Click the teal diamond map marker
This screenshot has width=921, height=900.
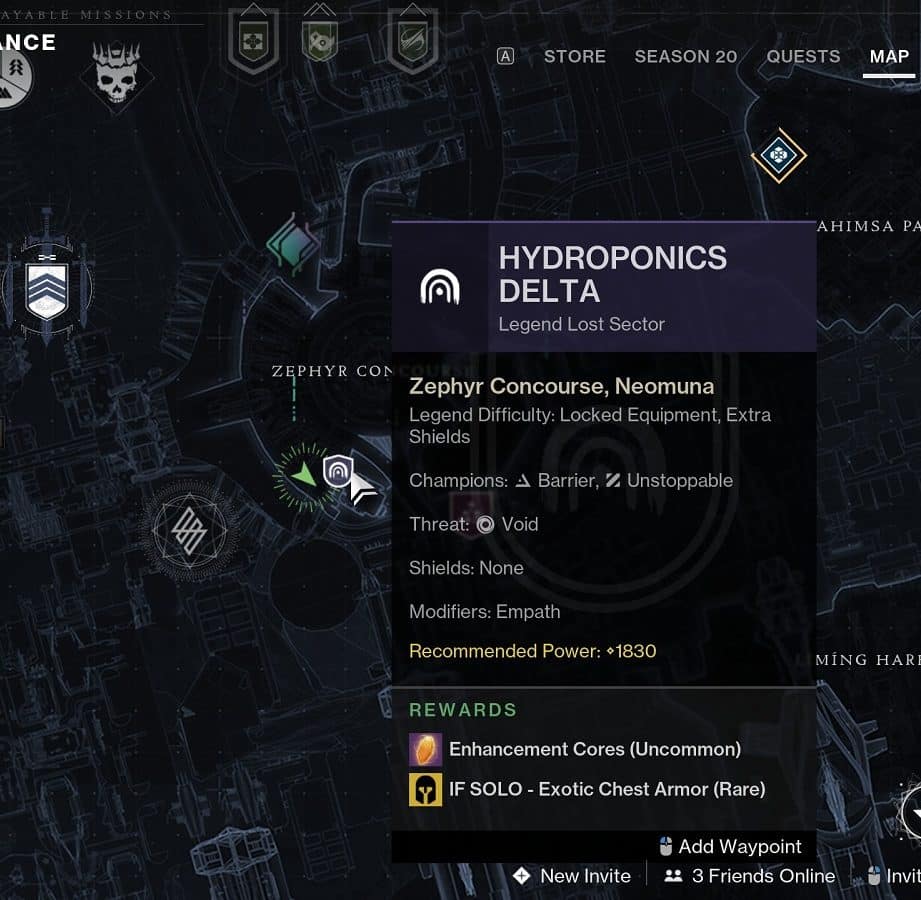[293, 245]
